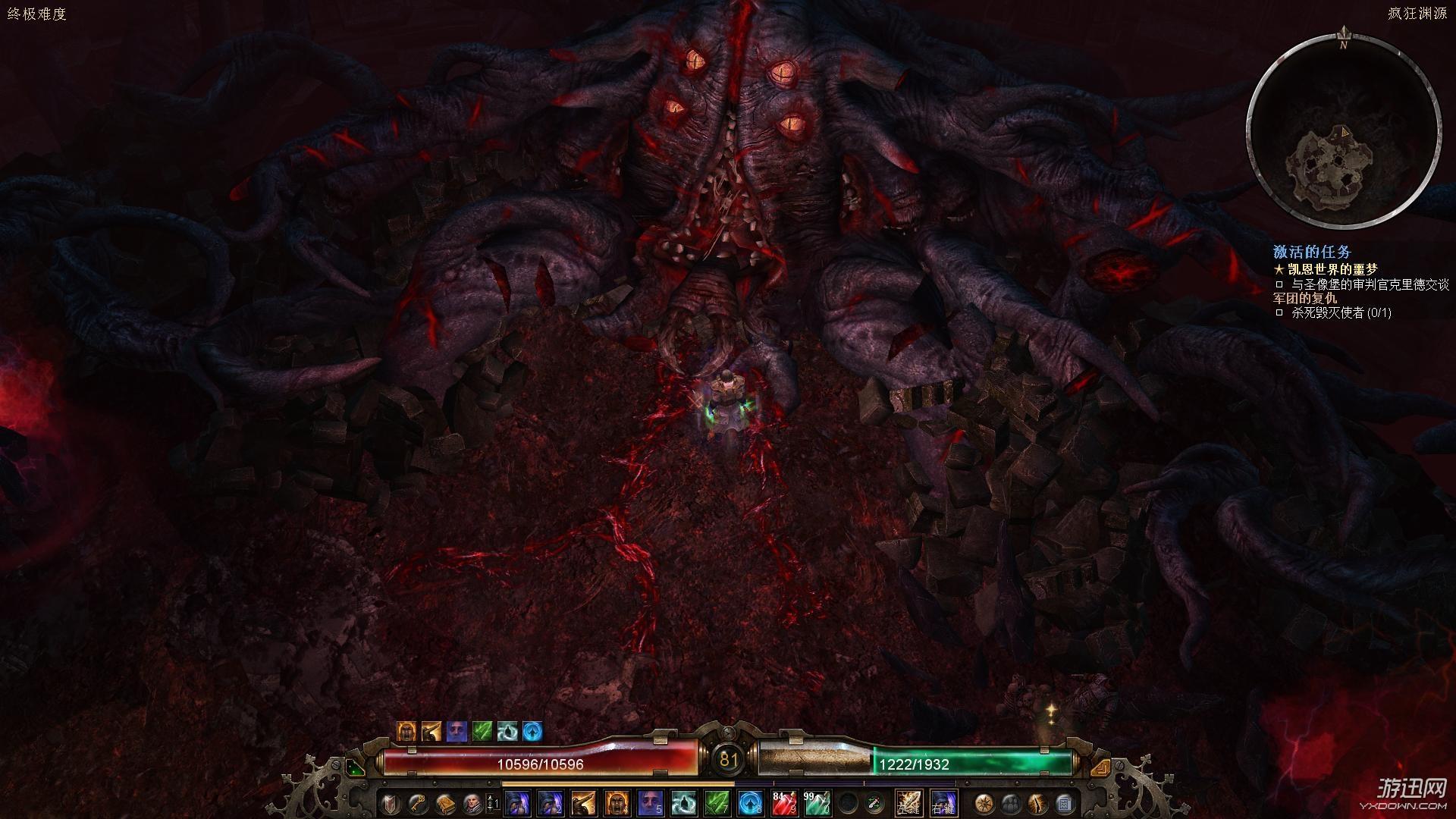Activate the swirling vortex figure skill
Screen dimensions: 1456x819
(683, 803)
